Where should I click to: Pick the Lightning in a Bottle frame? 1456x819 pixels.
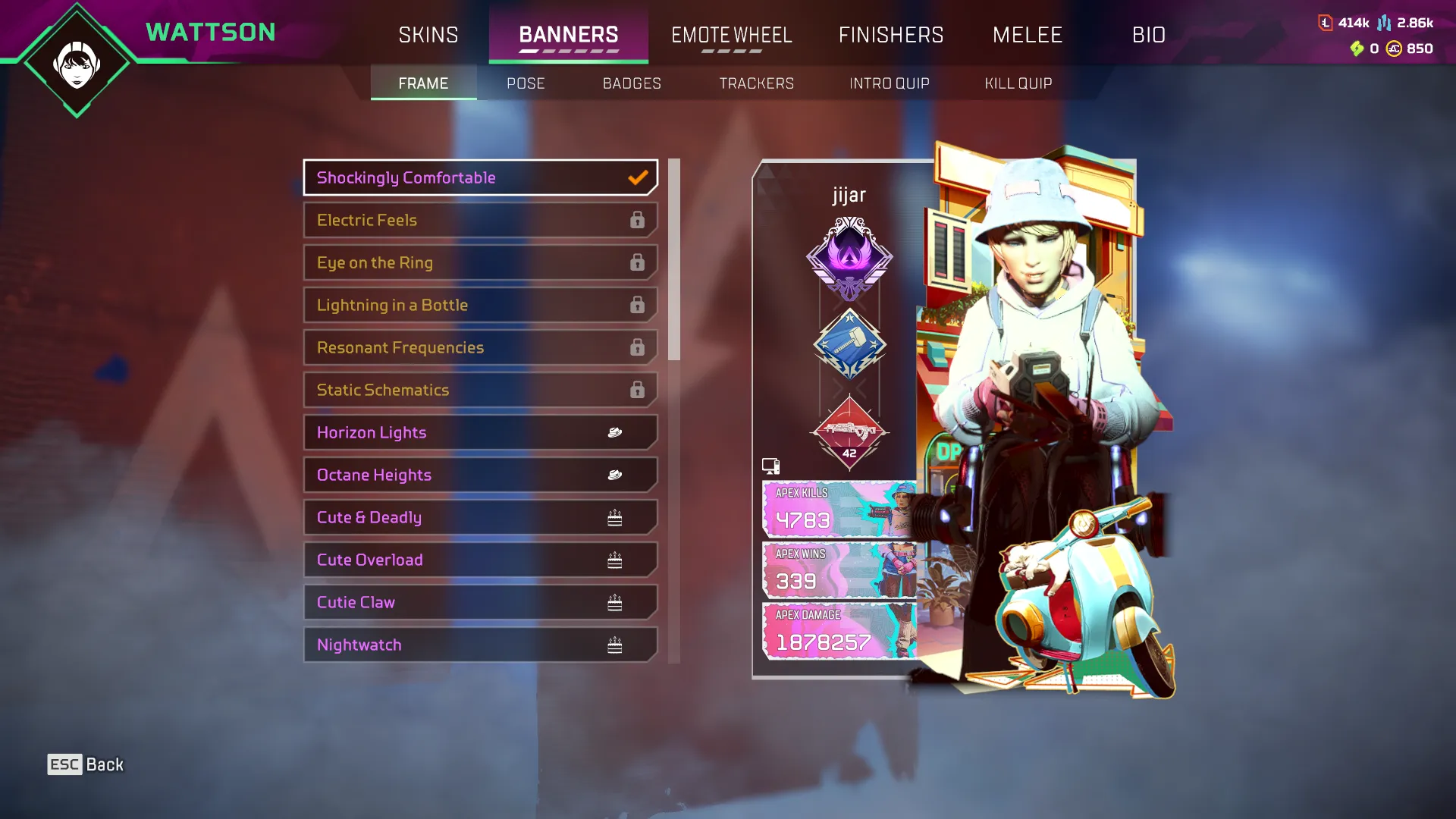click(480, 305)
